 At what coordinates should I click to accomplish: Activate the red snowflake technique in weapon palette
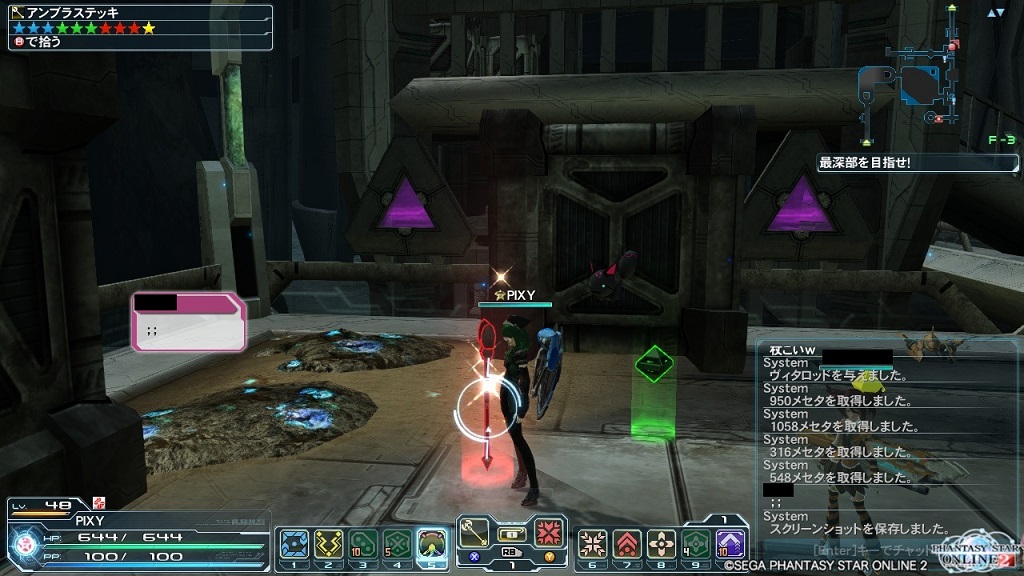click(547, 530)
